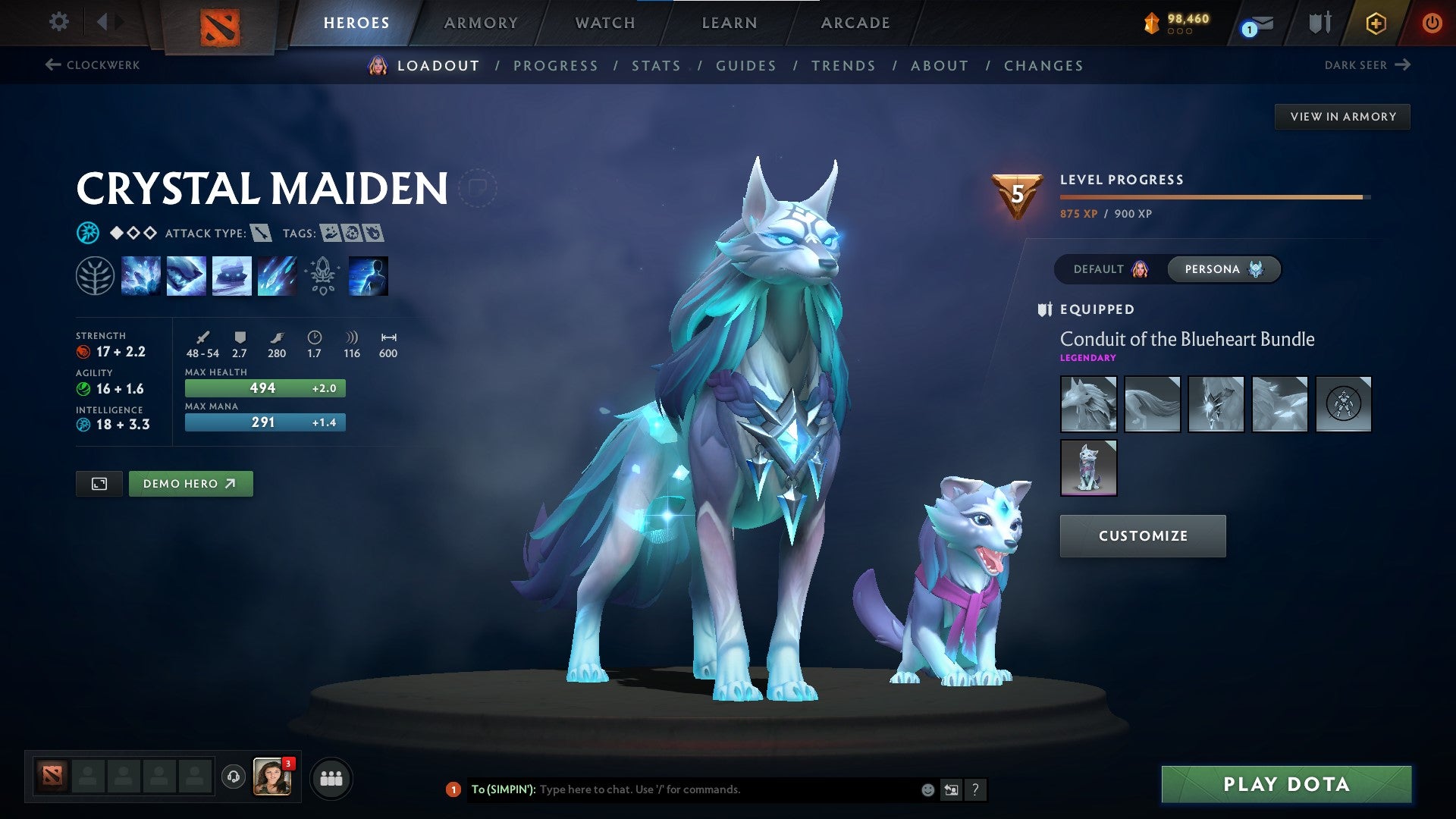Click the Aghanim's Scepter upgrade icon

tap(321, 275)
